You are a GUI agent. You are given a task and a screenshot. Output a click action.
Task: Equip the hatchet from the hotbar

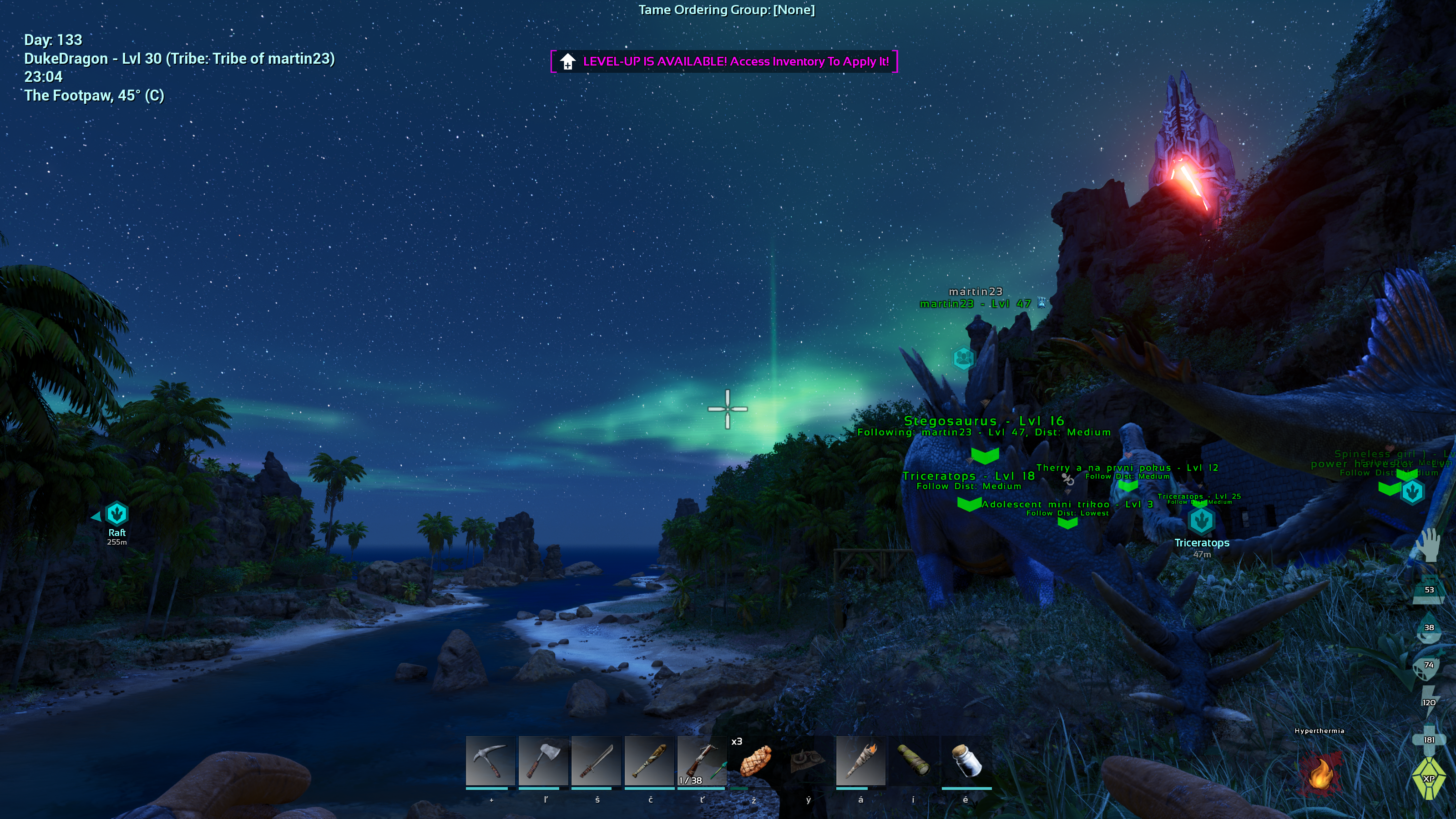point(543,761)
